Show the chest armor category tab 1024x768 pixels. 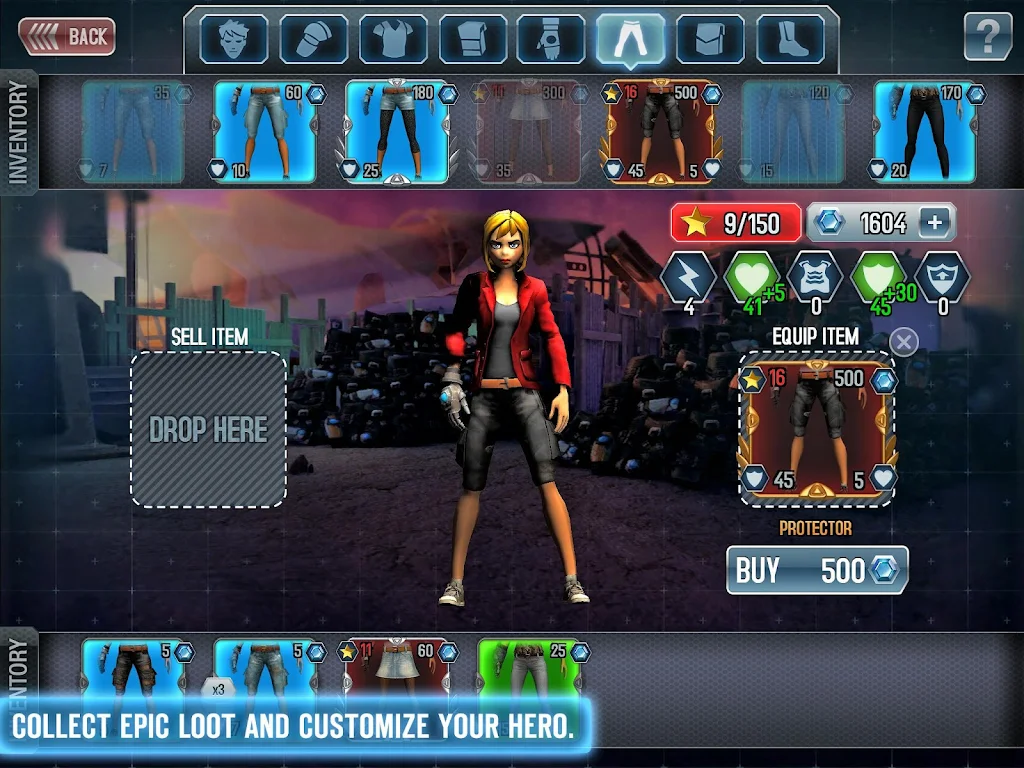(x=472, y=39)
